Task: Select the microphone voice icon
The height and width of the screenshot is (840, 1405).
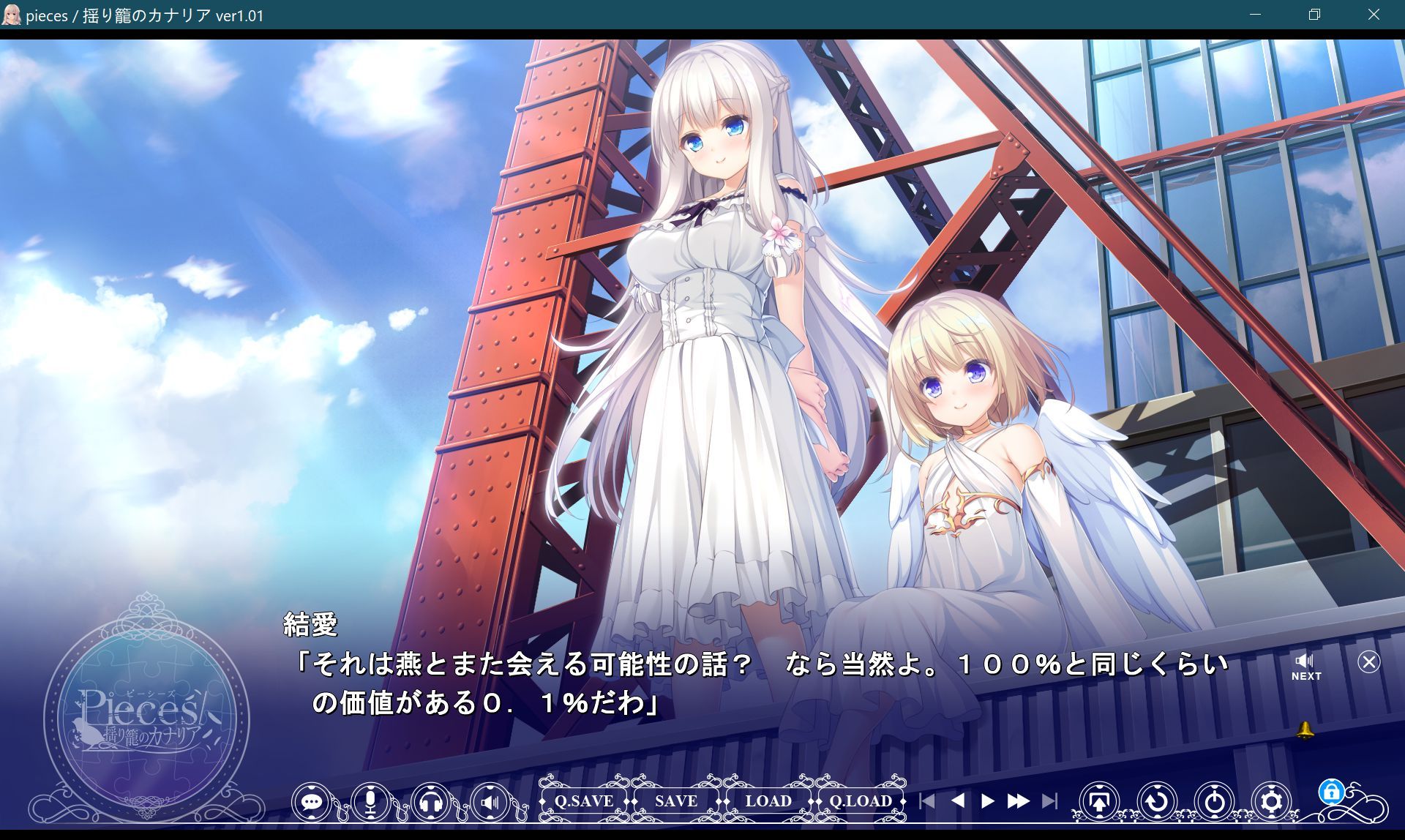Action: 370,801
